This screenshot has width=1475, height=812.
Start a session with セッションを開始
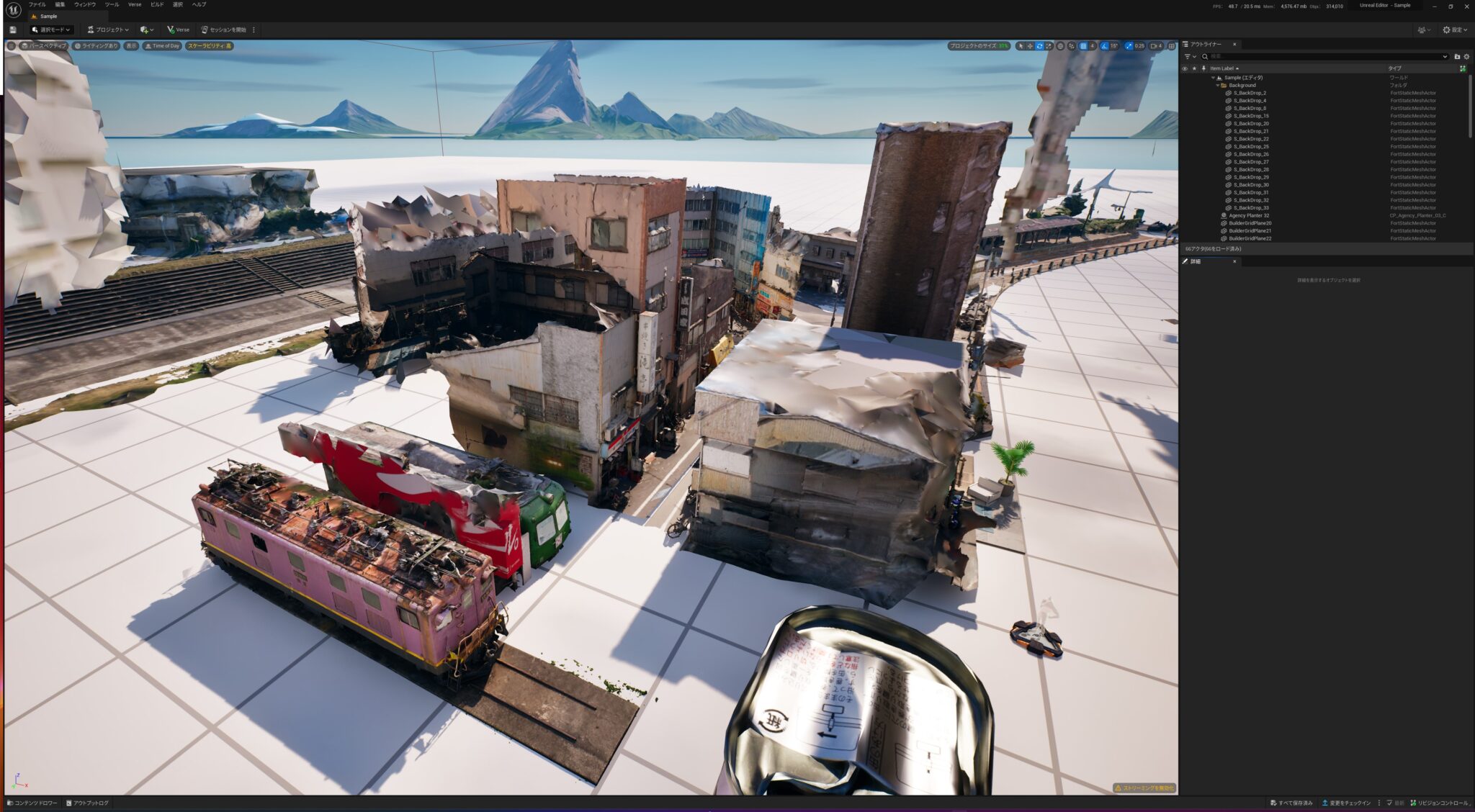pos(224,30)
